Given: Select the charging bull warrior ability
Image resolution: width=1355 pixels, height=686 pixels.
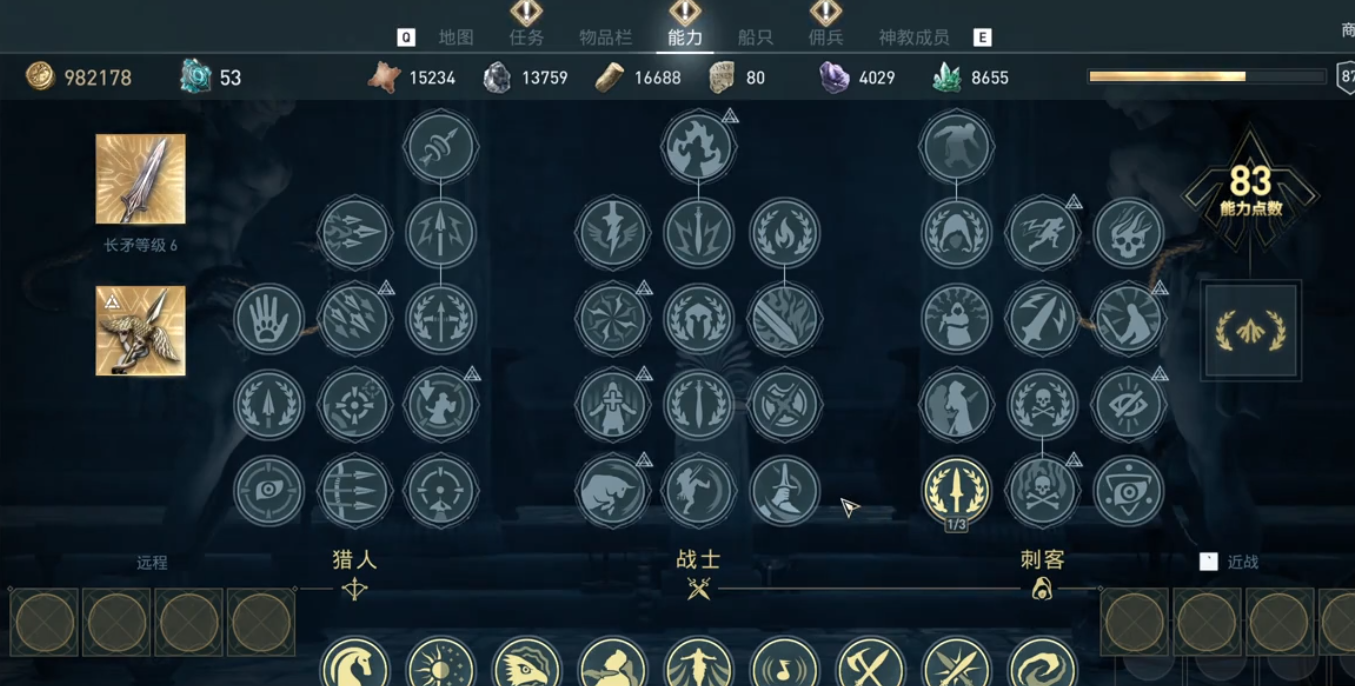Looking at the screenshot, I should pos(612,491).
